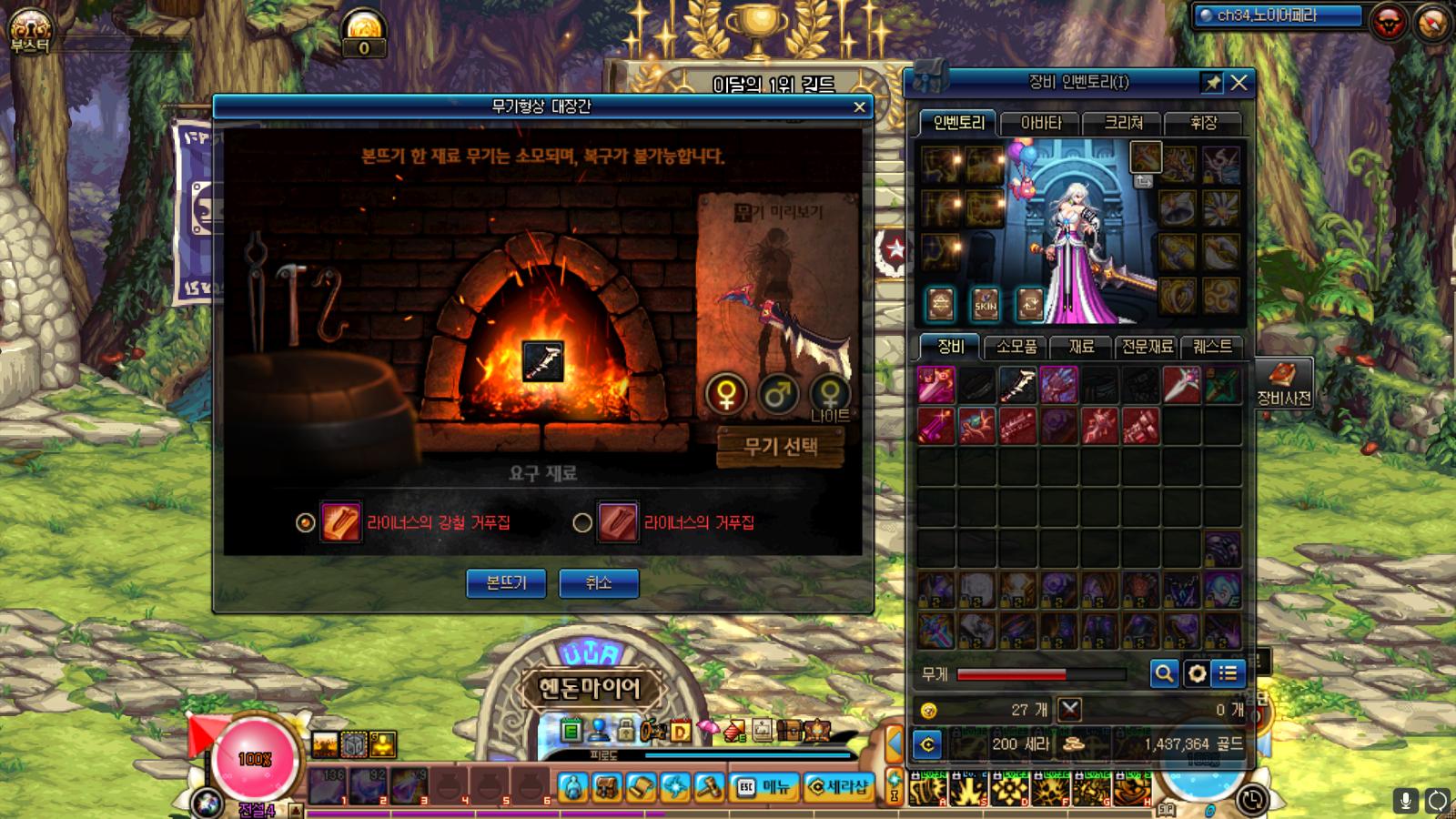Select 라이너스의 강철 거푸집 radio option

(306, 522)
